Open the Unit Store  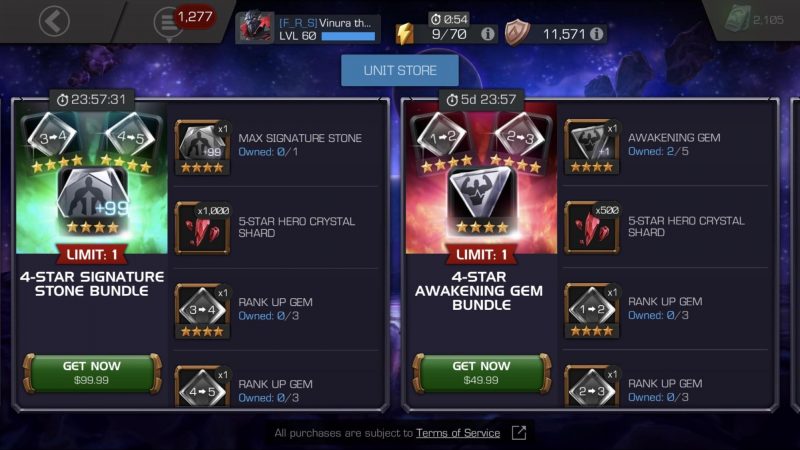400,70
